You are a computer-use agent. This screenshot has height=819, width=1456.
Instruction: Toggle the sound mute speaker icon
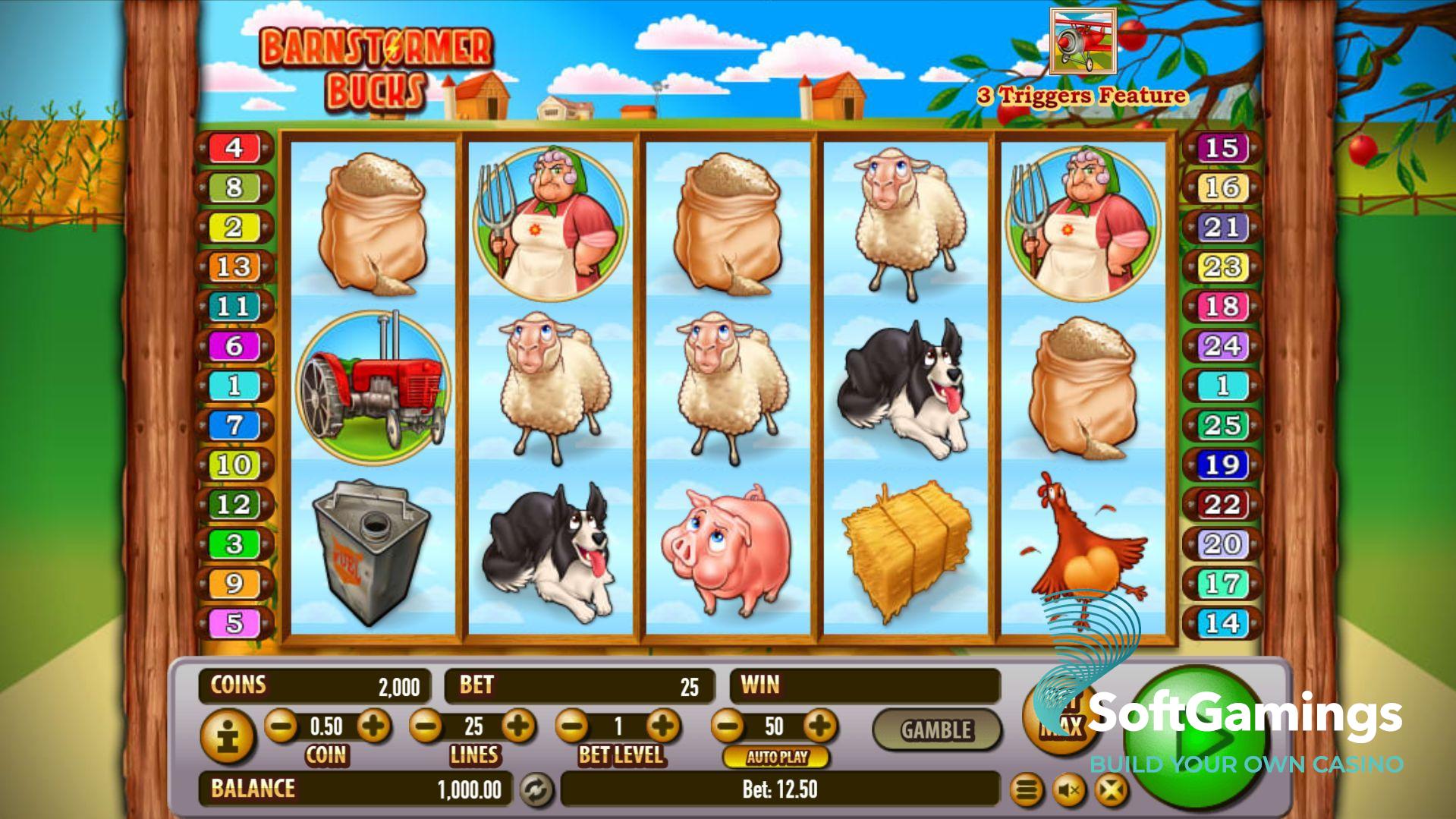(x=1069, y=791)
